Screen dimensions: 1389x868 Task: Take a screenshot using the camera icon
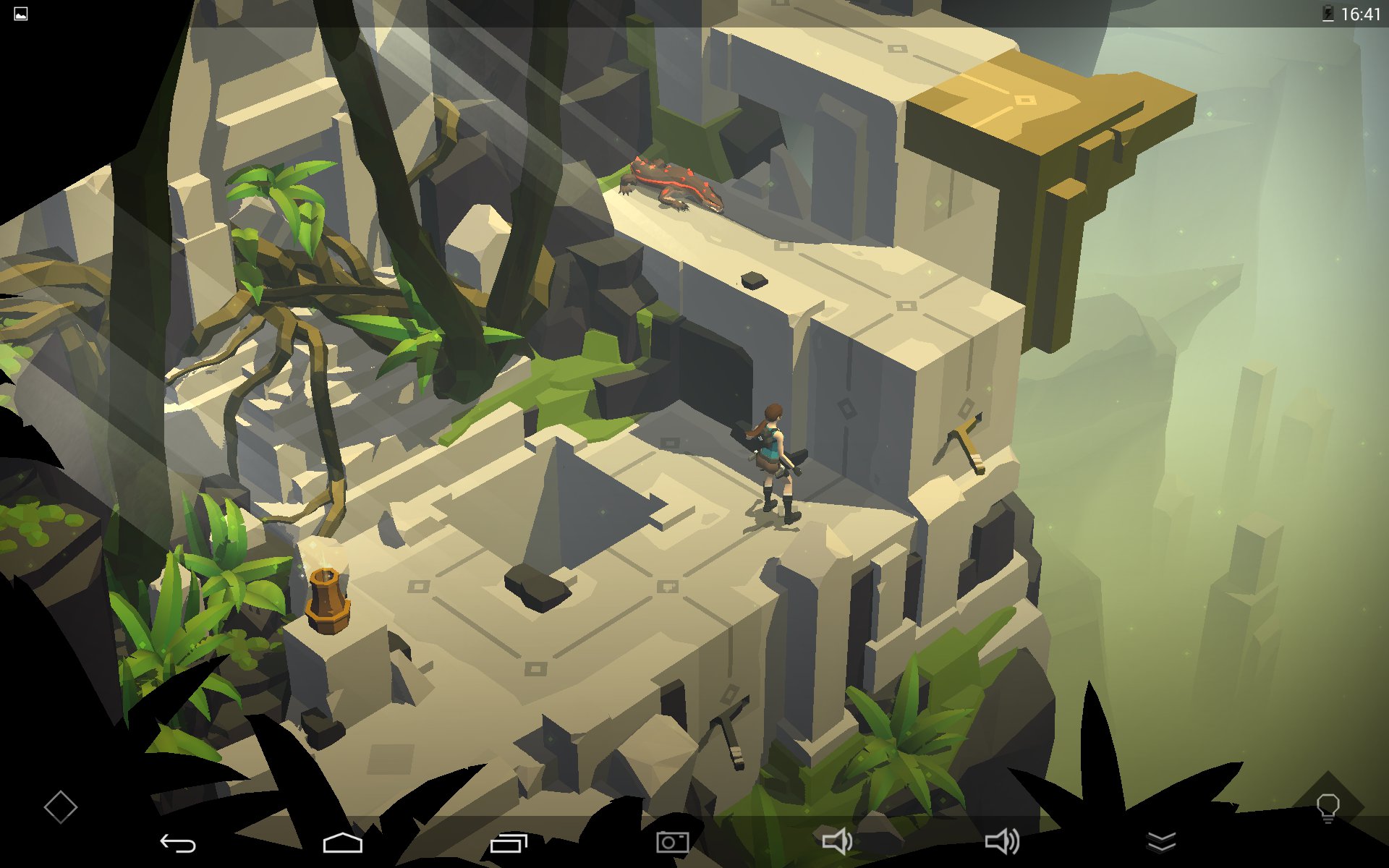672,842
